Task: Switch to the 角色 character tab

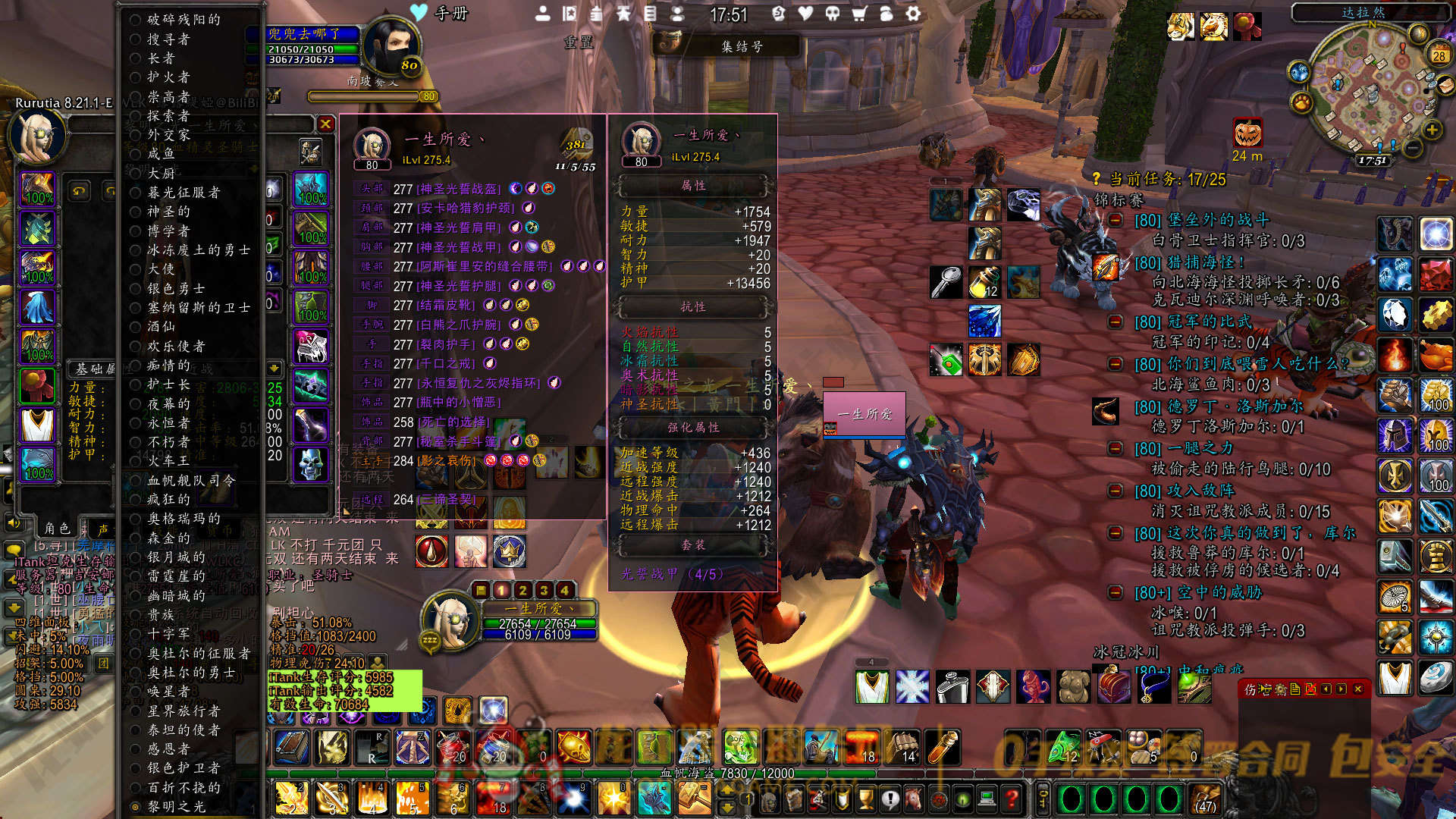Action: point(57,528)
